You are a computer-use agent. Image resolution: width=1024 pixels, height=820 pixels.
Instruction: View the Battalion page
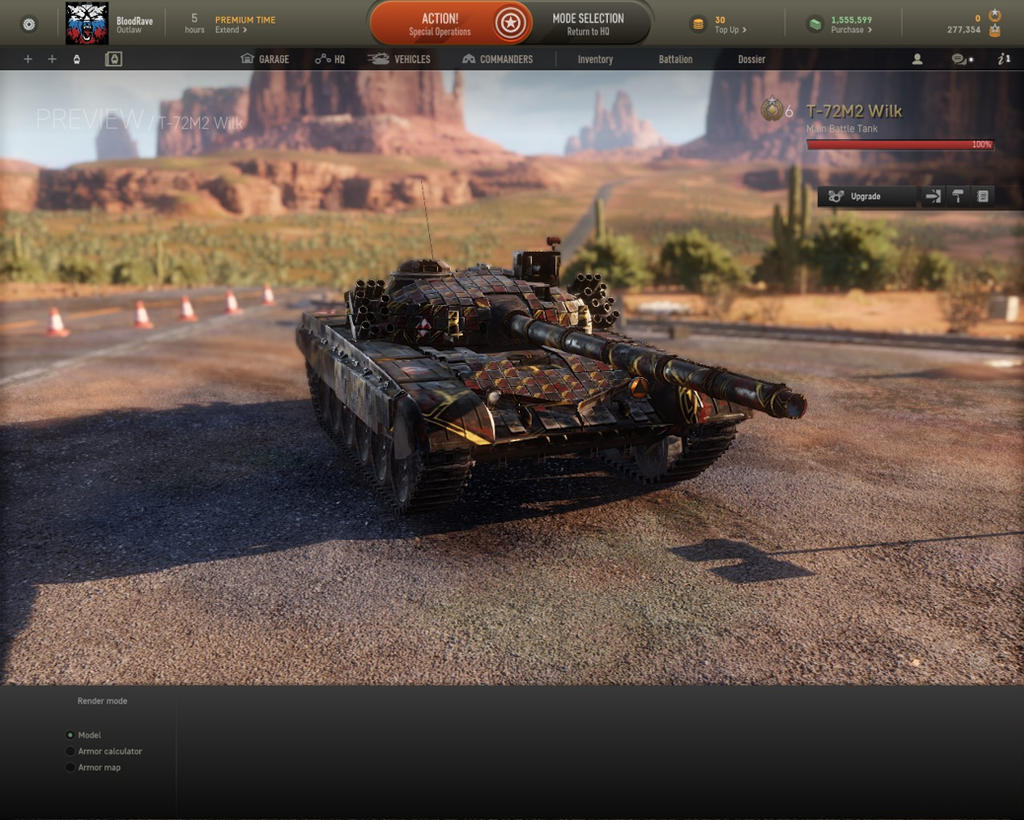(x=675, y=59)
